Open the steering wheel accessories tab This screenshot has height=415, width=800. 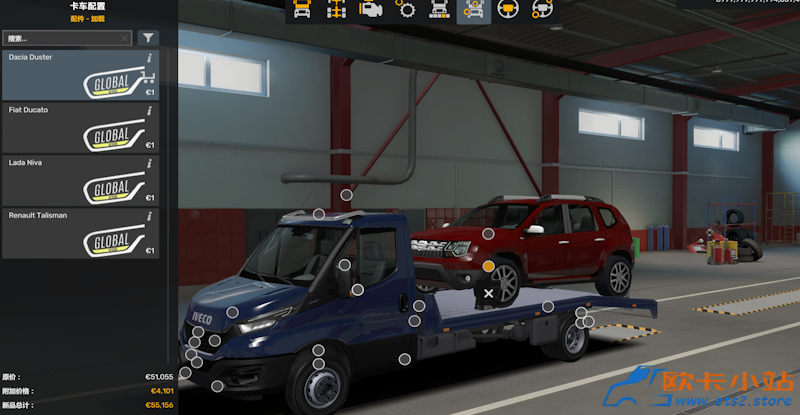tap(541, 11)
